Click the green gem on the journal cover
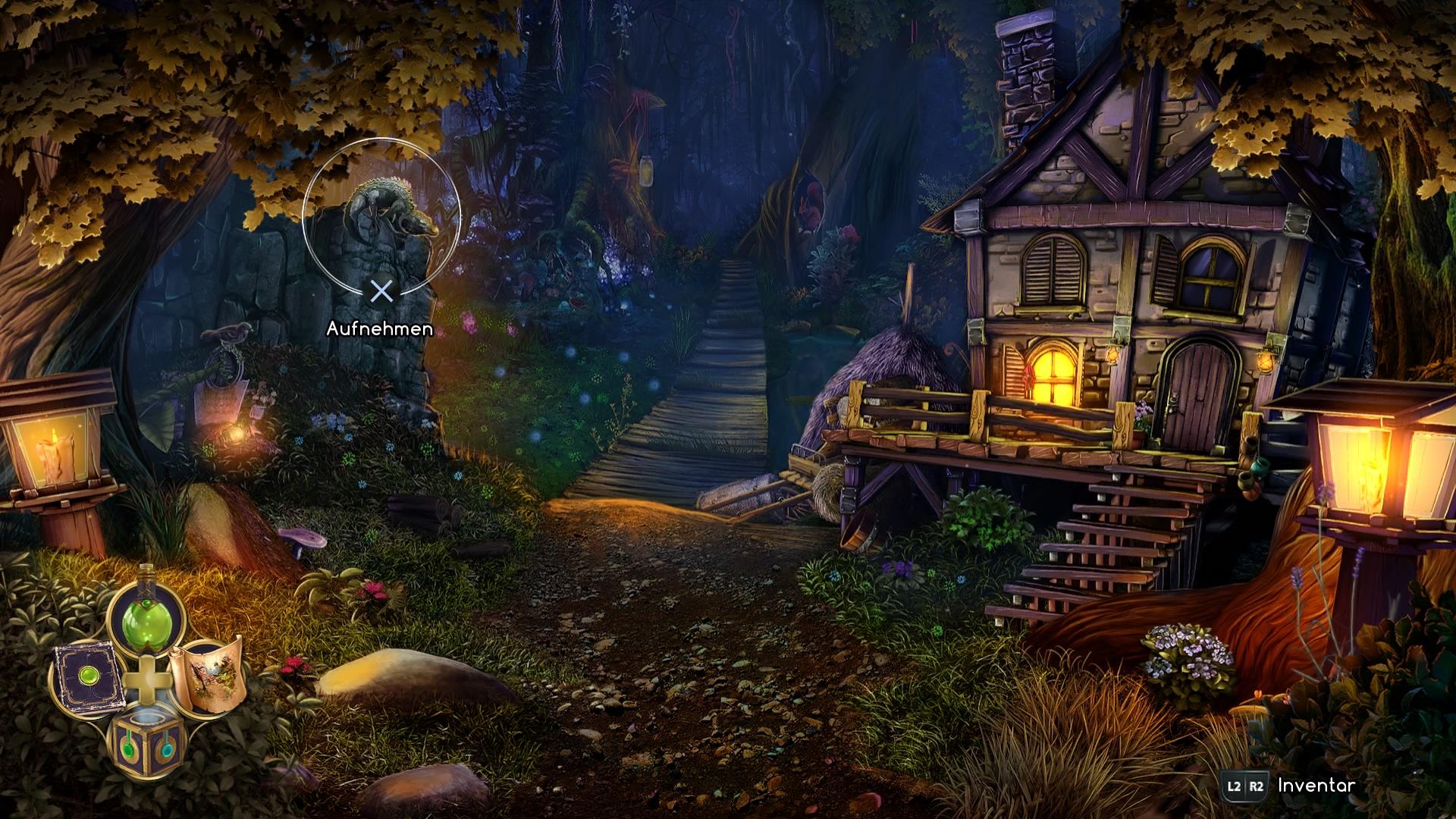This screenshot has width=1456, height=819. click(89, 676)
